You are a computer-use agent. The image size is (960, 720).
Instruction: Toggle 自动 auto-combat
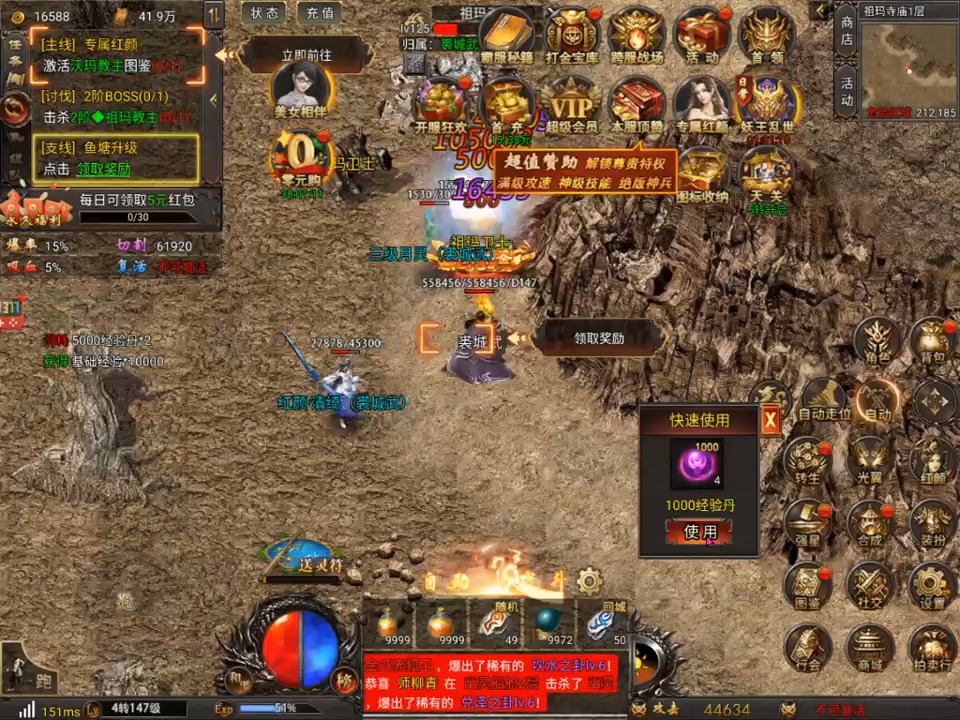click(877, 400)
